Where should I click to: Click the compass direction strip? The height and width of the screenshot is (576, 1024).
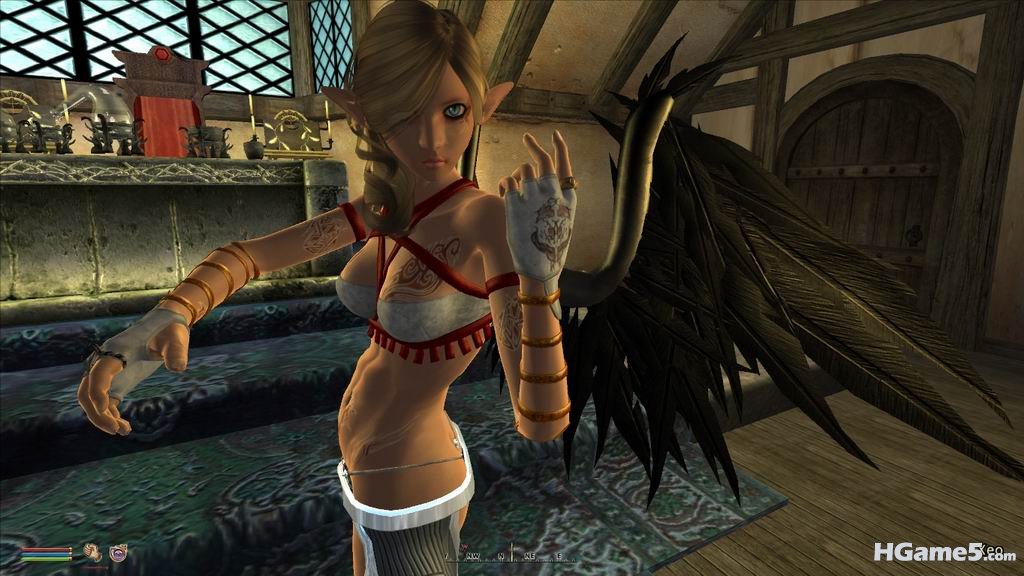510,554
